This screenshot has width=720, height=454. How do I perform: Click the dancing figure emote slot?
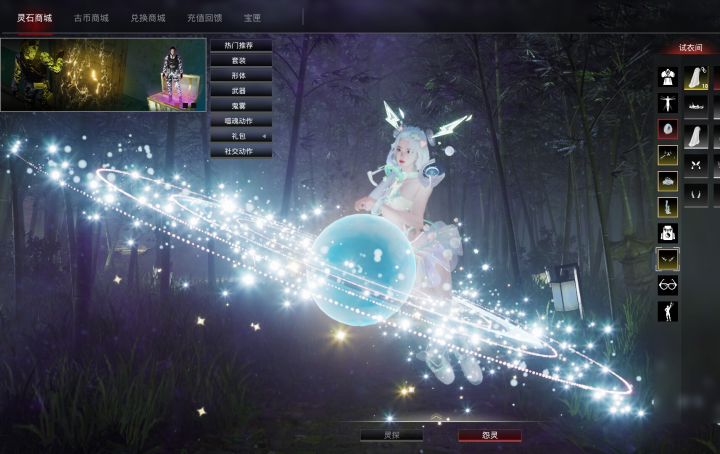coord(667,311)
